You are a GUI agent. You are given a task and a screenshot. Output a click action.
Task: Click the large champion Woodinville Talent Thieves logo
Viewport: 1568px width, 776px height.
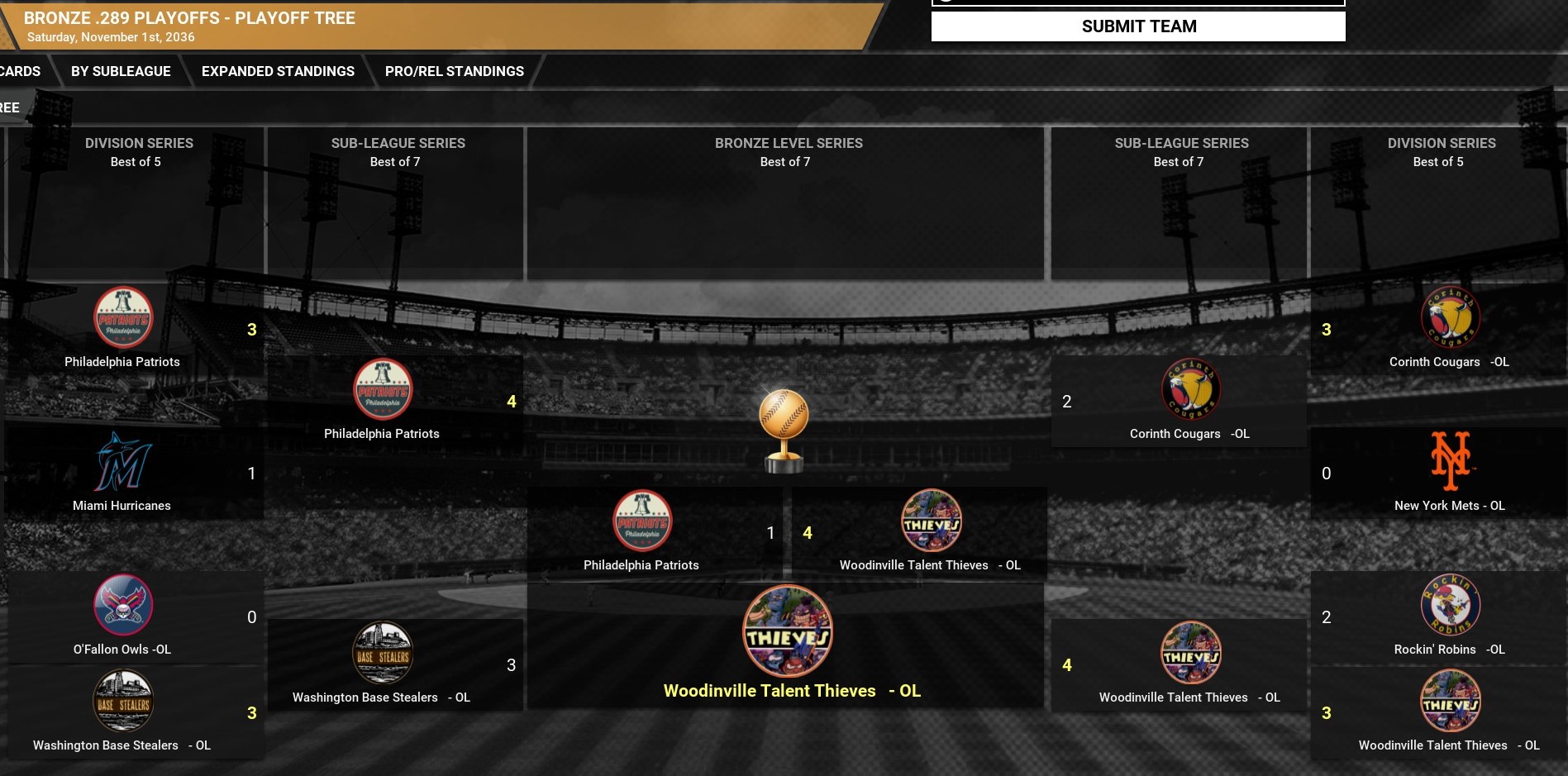click(787, 631)
